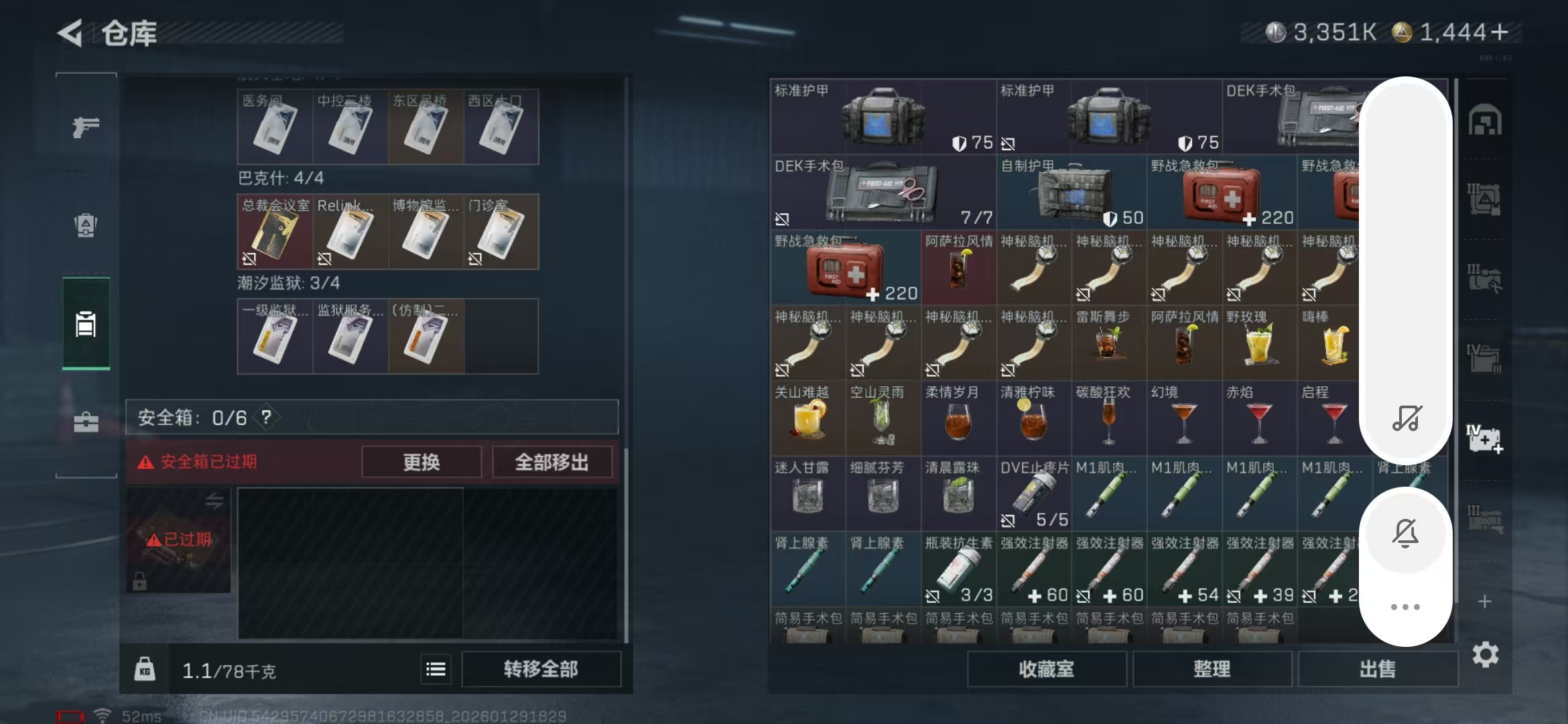Open the safe box help question mark
The width and height of the screenshot is (1568, 724).
pyautogui.click(x=266, y=417)
